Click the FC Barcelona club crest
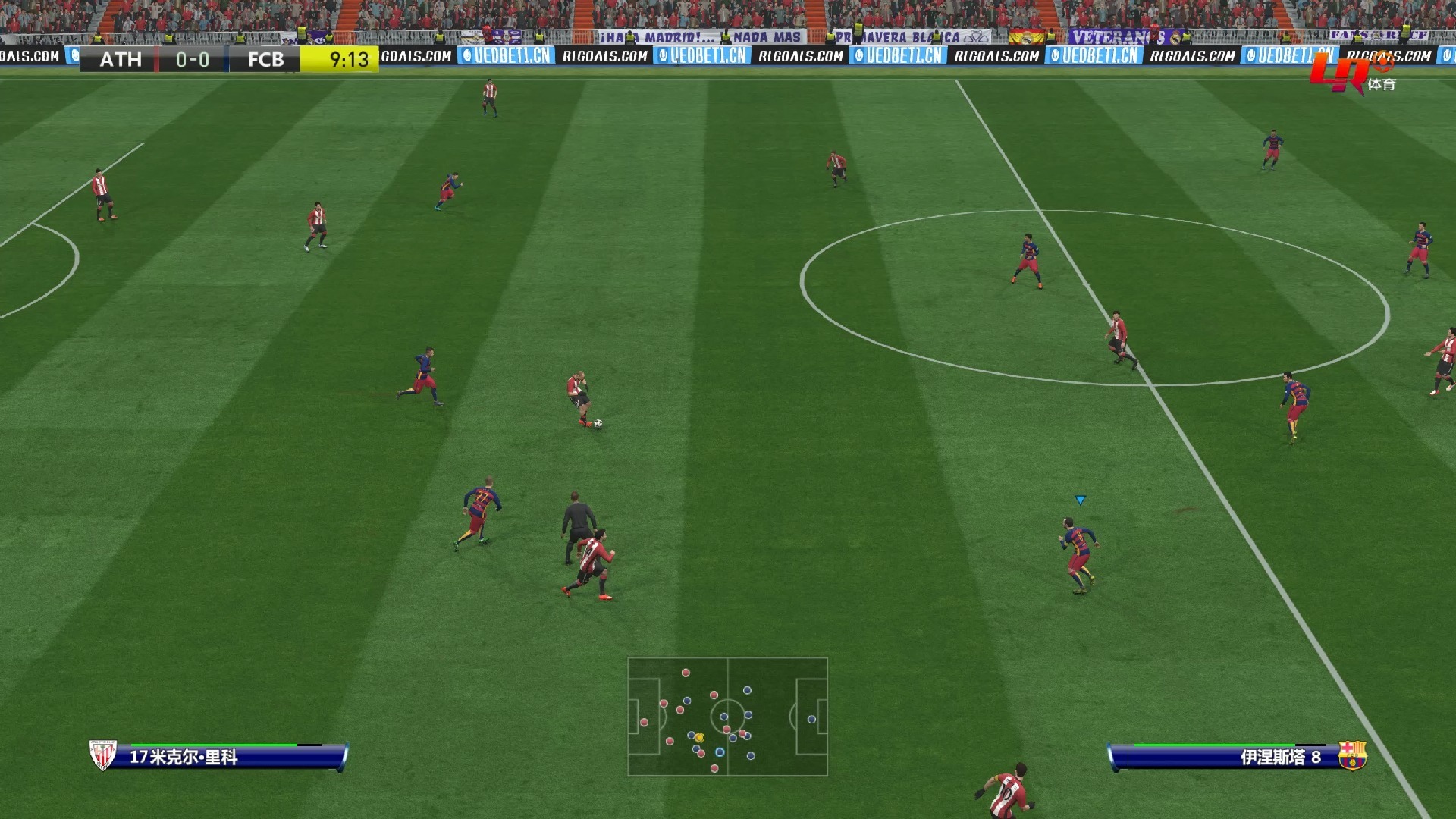The width and height of the screenshot is (1456, 819). [x=1351, y=755]
